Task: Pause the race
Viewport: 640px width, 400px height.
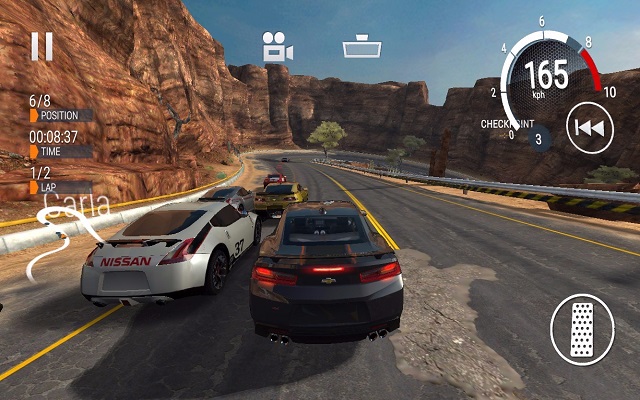Action: click(x=41, y=46)
